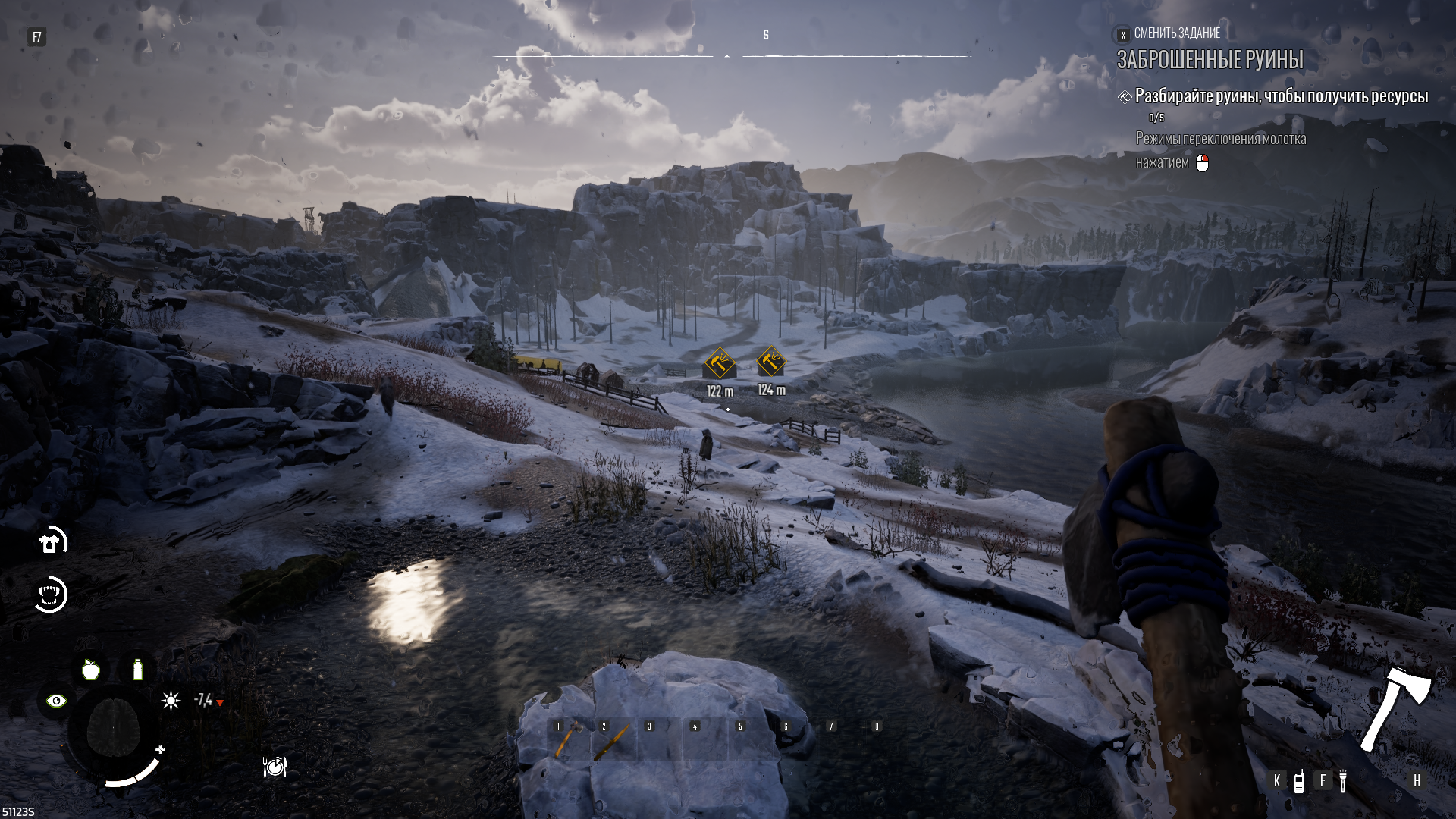This screenshot has width=1456, height=819.
Task: Click the quest objective diamond icon
Action: point(1125,97)
